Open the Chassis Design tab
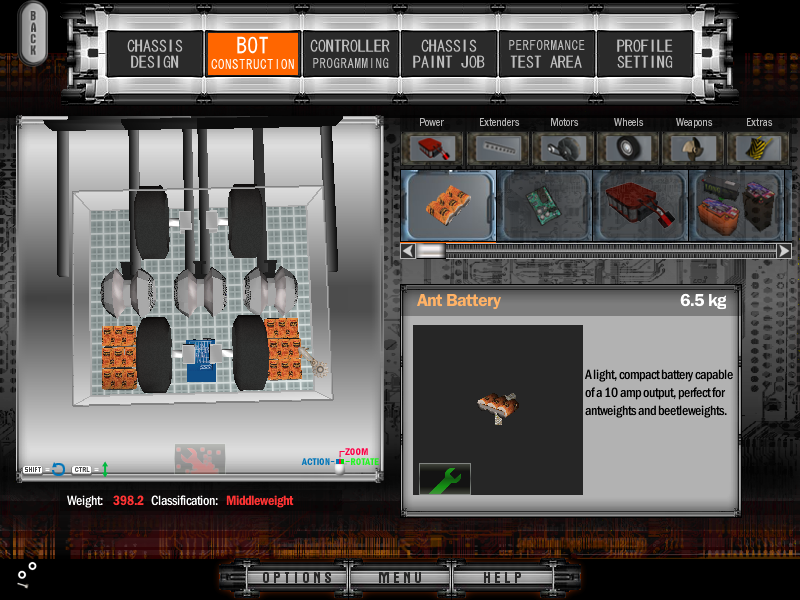This screenshot has height=600, width=800. click(153, 54)
